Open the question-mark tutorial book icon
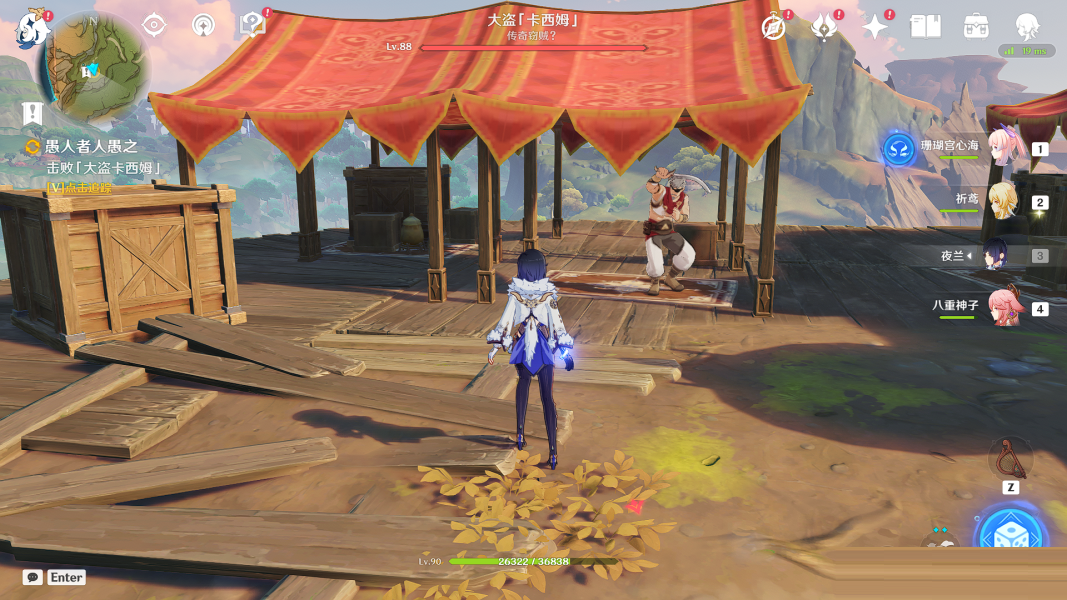 pos(253,26)
